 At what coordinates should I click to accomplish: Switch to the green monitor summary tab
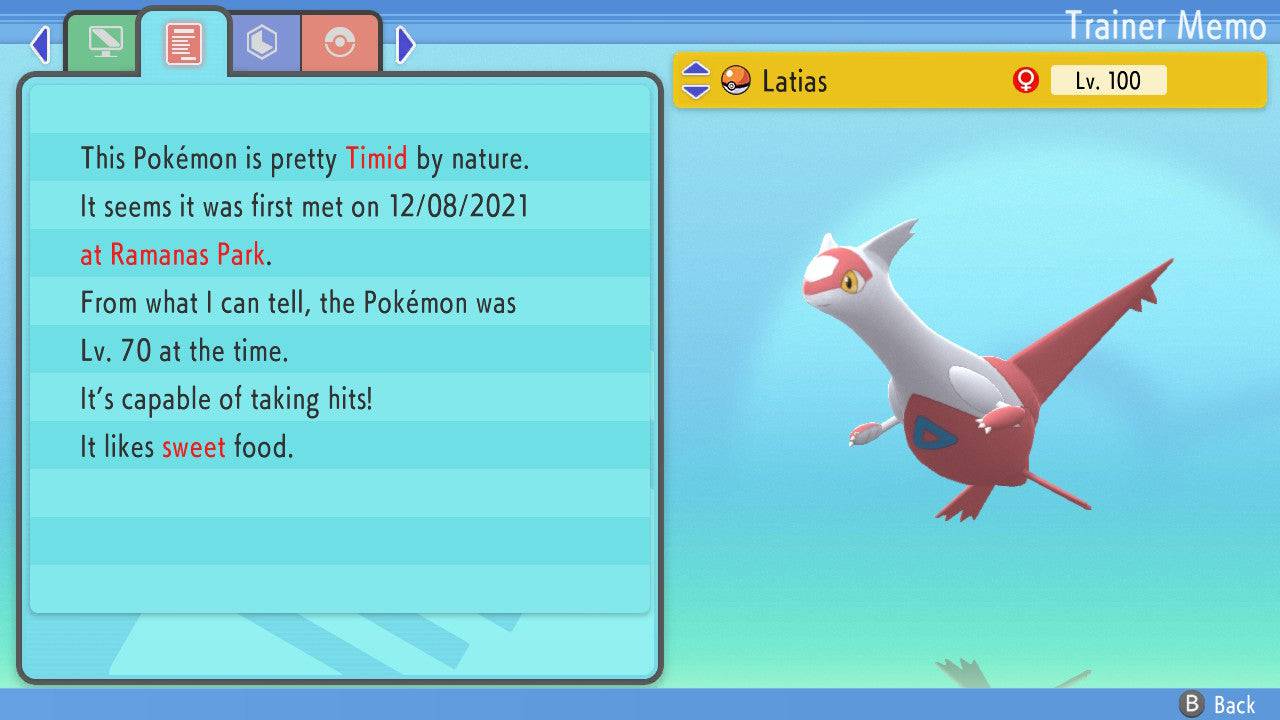[x=104, y=43]
